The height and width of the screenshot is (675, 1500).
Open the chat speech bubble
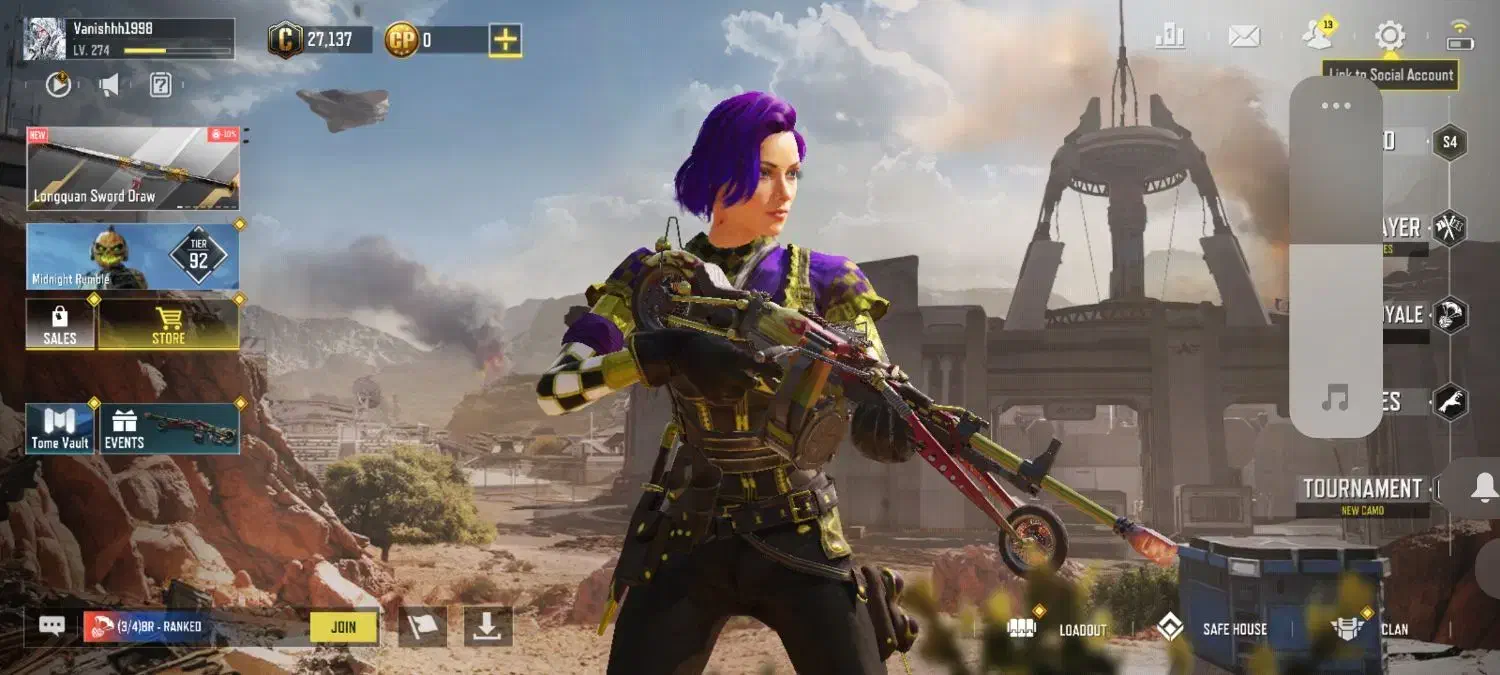[x=52, y=626]
